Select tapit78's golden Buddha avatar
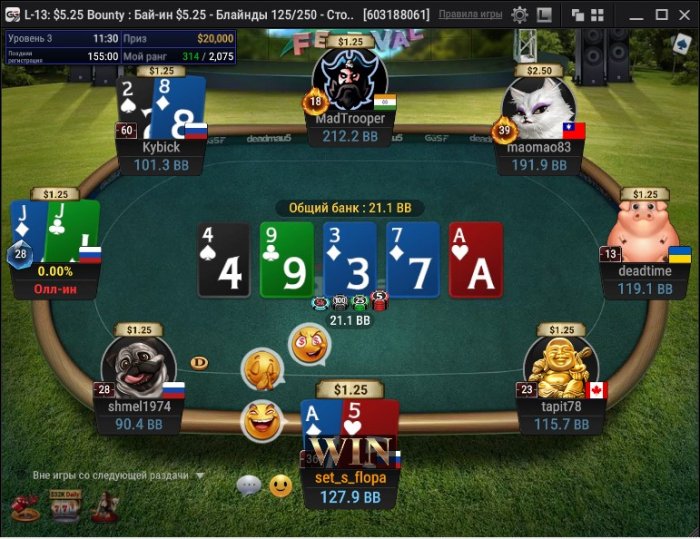Image resolution: width=700 pixels, height=539 pixels. click(559, 364)
